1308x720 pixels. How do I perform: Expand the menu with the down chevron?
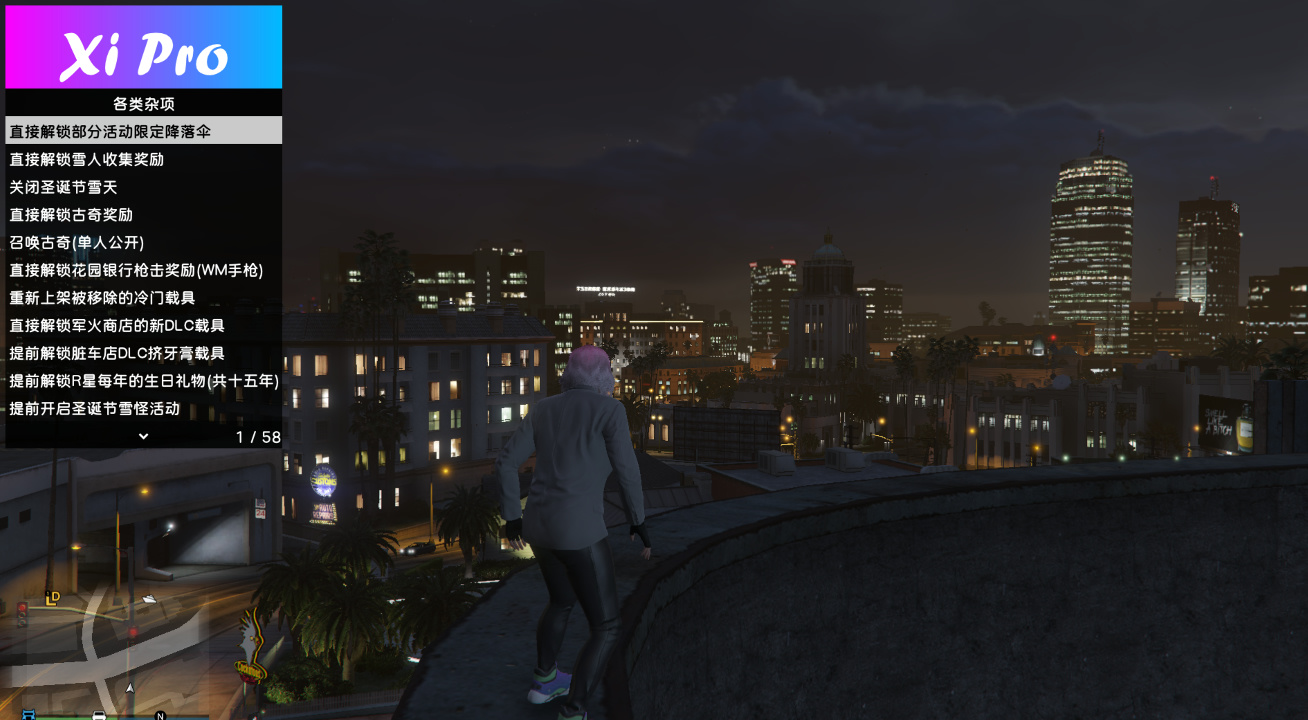click(141, 436)
